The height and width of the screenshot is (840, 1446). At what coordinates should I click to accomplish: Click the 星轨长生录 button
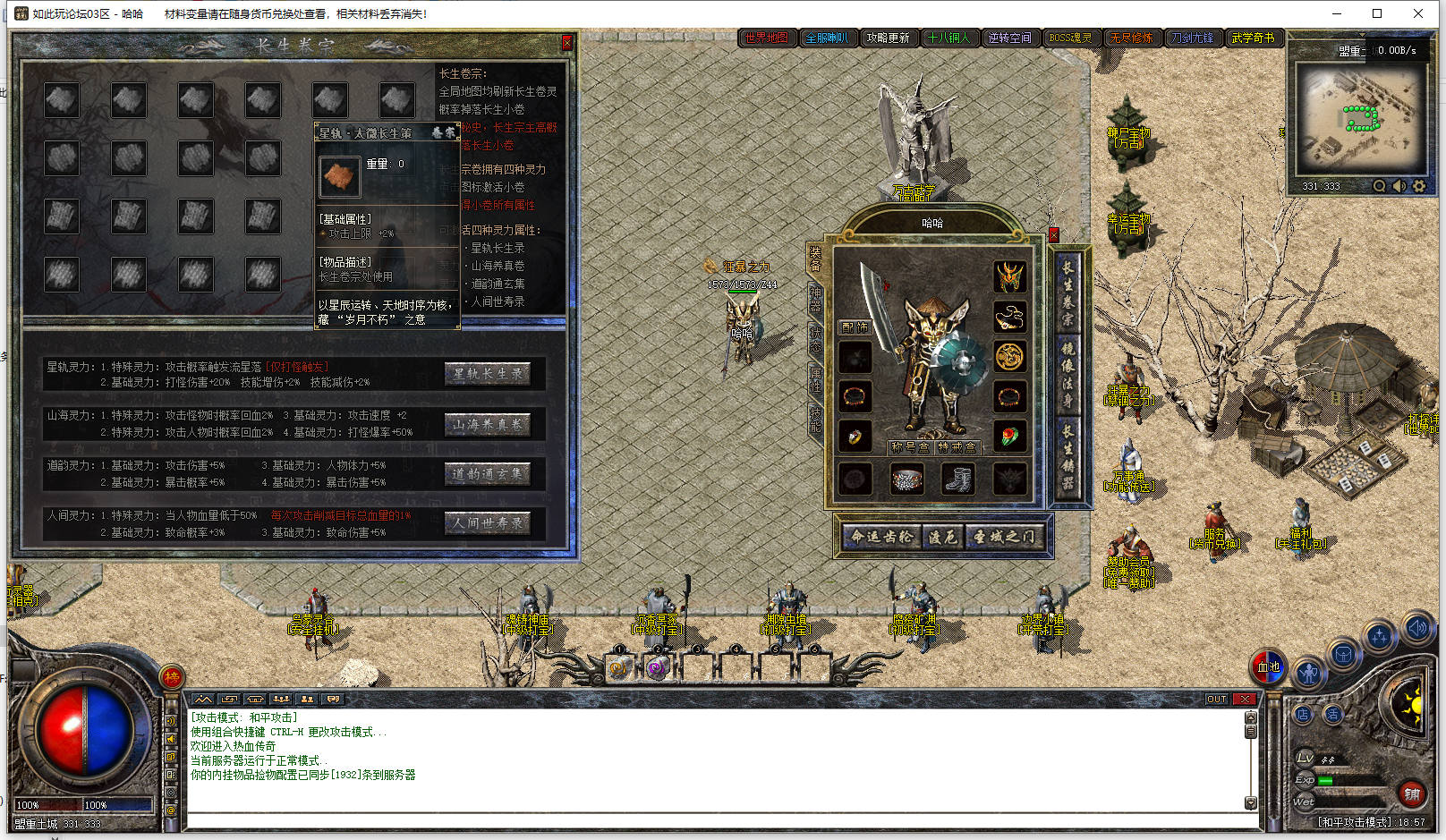pyautogui.click(x=487, y=374)
